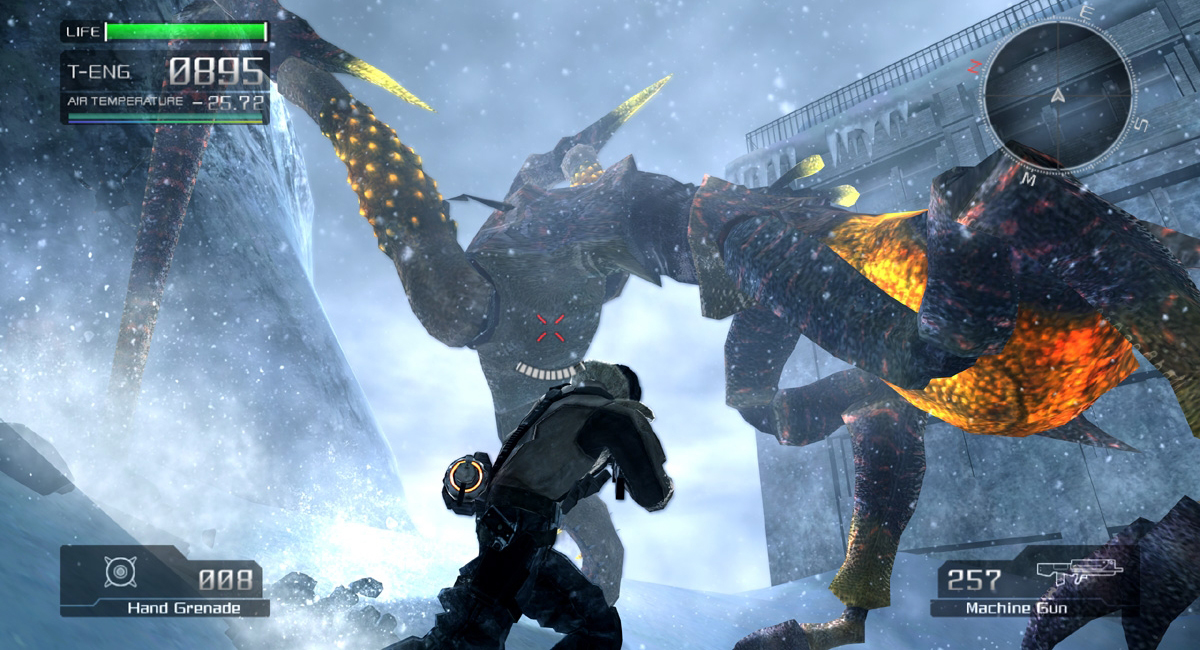Viewport: 1200px width, 650px height.
Task: Select the Machine Gun weapon slot
Action: [x=1034, y=586]
